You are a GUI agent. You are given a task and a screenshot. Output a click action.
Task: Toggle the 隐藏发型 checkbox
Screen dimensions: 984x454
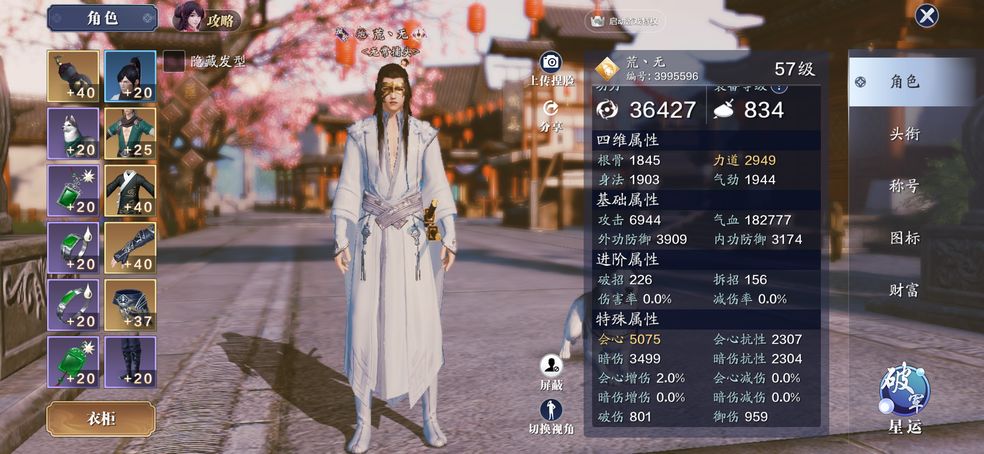tap(174, 61)
